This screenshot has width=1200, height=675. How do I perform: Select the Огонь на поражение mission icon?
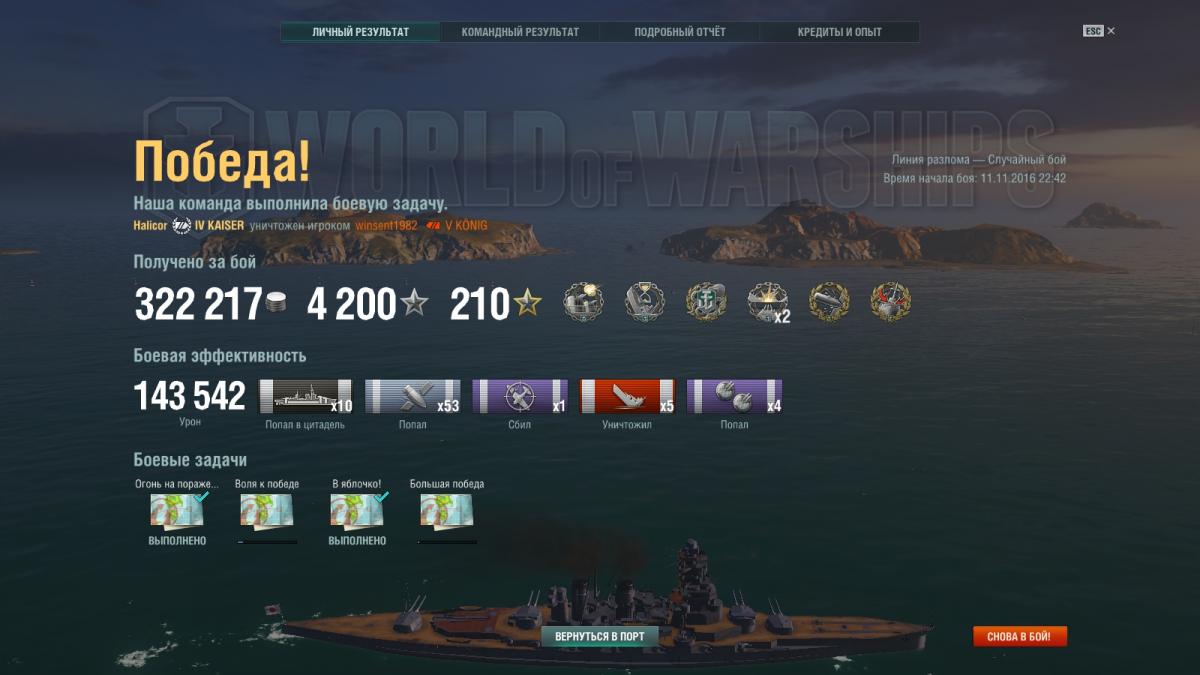point(177,511)
